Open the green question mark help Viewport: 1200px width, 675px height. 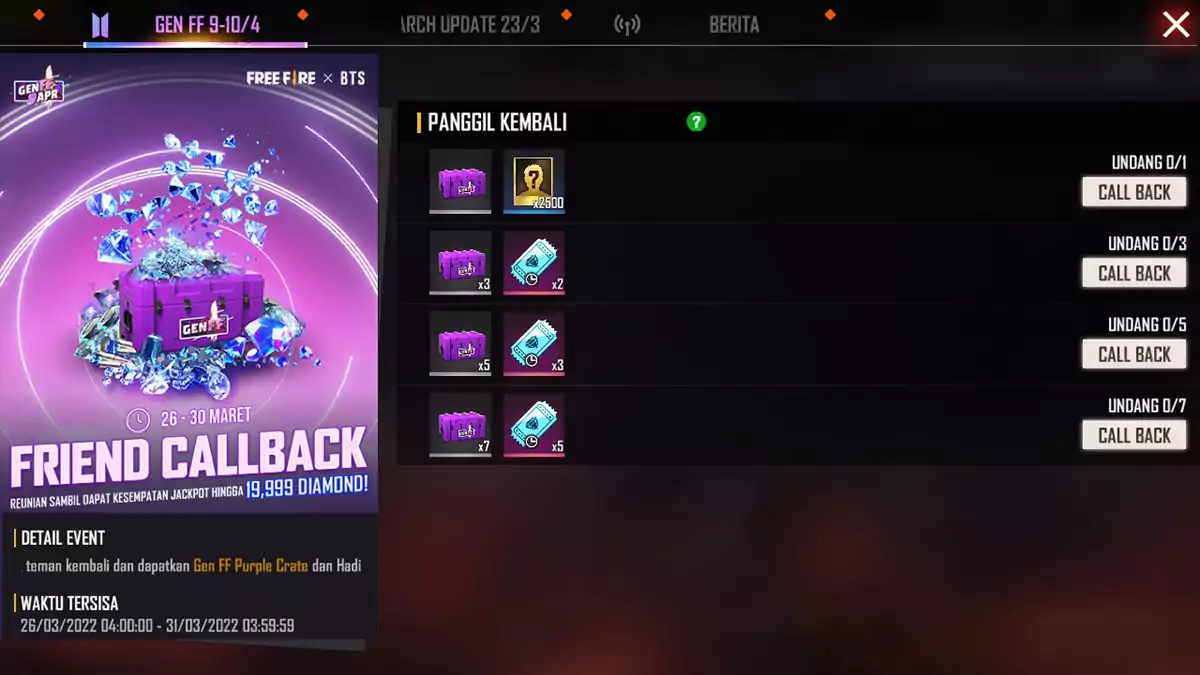[x=696, y=122]
